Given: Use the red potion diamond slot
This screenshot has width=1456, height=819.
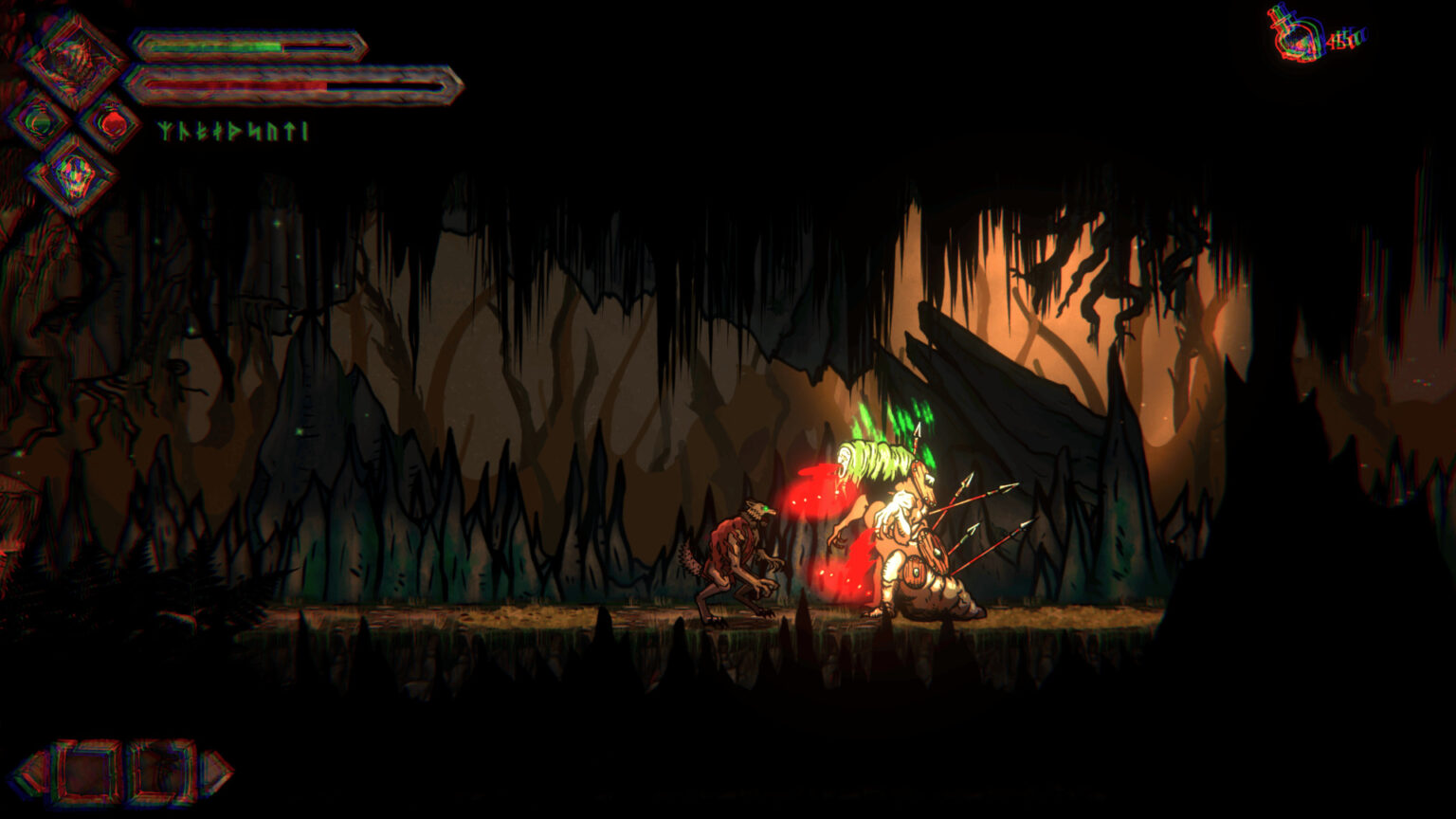Looking at the screenshot, I should 111,122.
